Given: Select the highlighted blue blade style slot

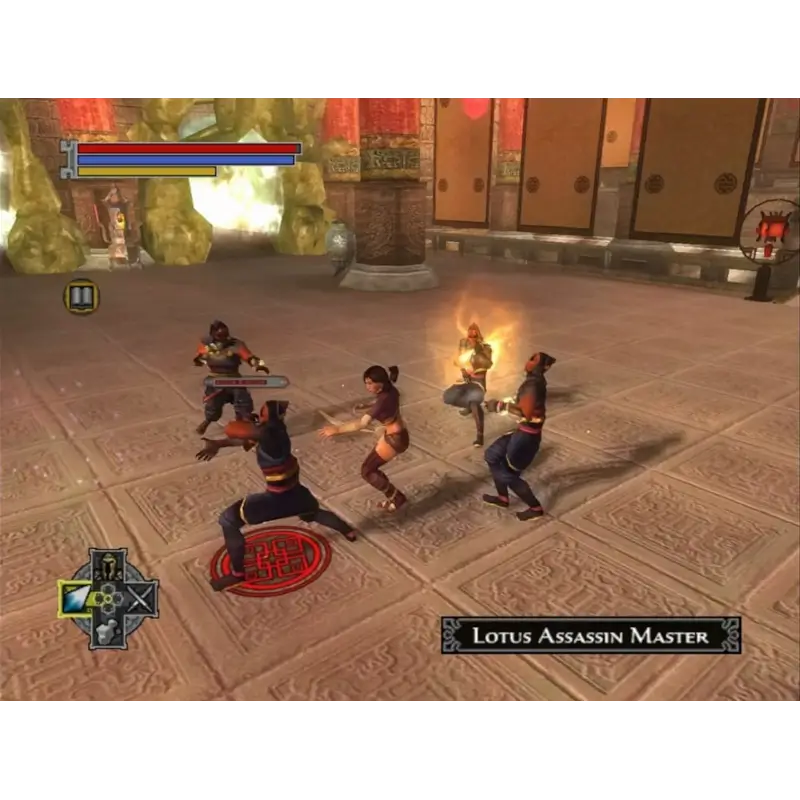Looking at the screenshot, I should (77, 599).
